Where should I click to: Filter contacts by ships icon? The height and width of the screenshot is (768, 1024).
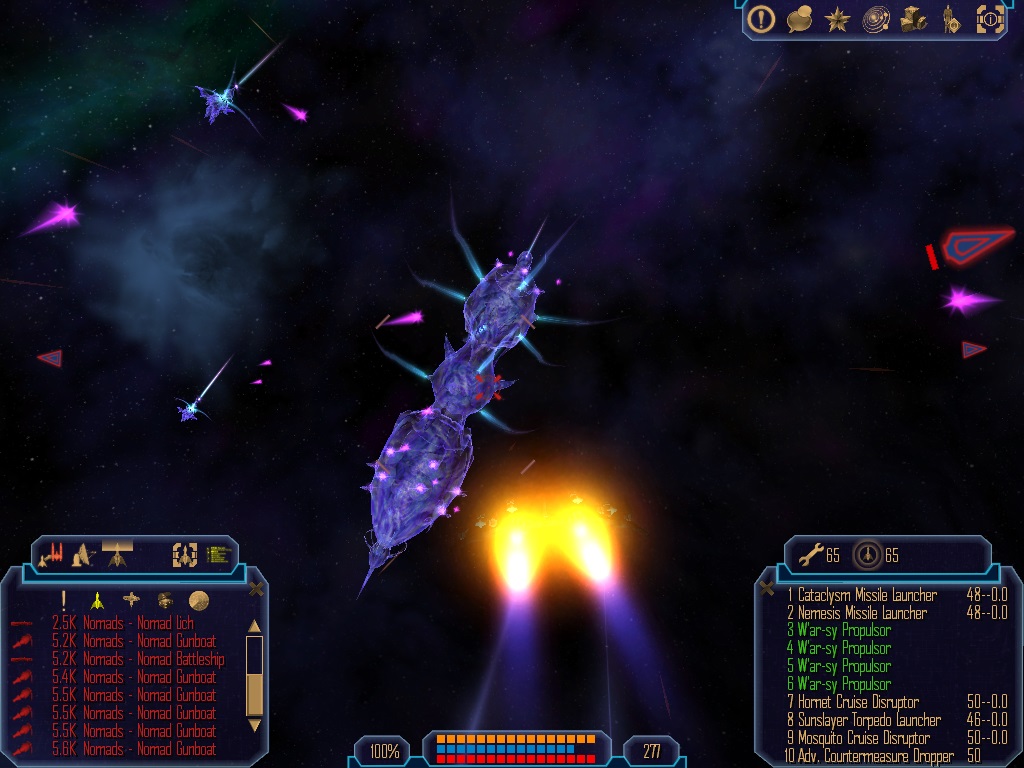coord(97,600)
